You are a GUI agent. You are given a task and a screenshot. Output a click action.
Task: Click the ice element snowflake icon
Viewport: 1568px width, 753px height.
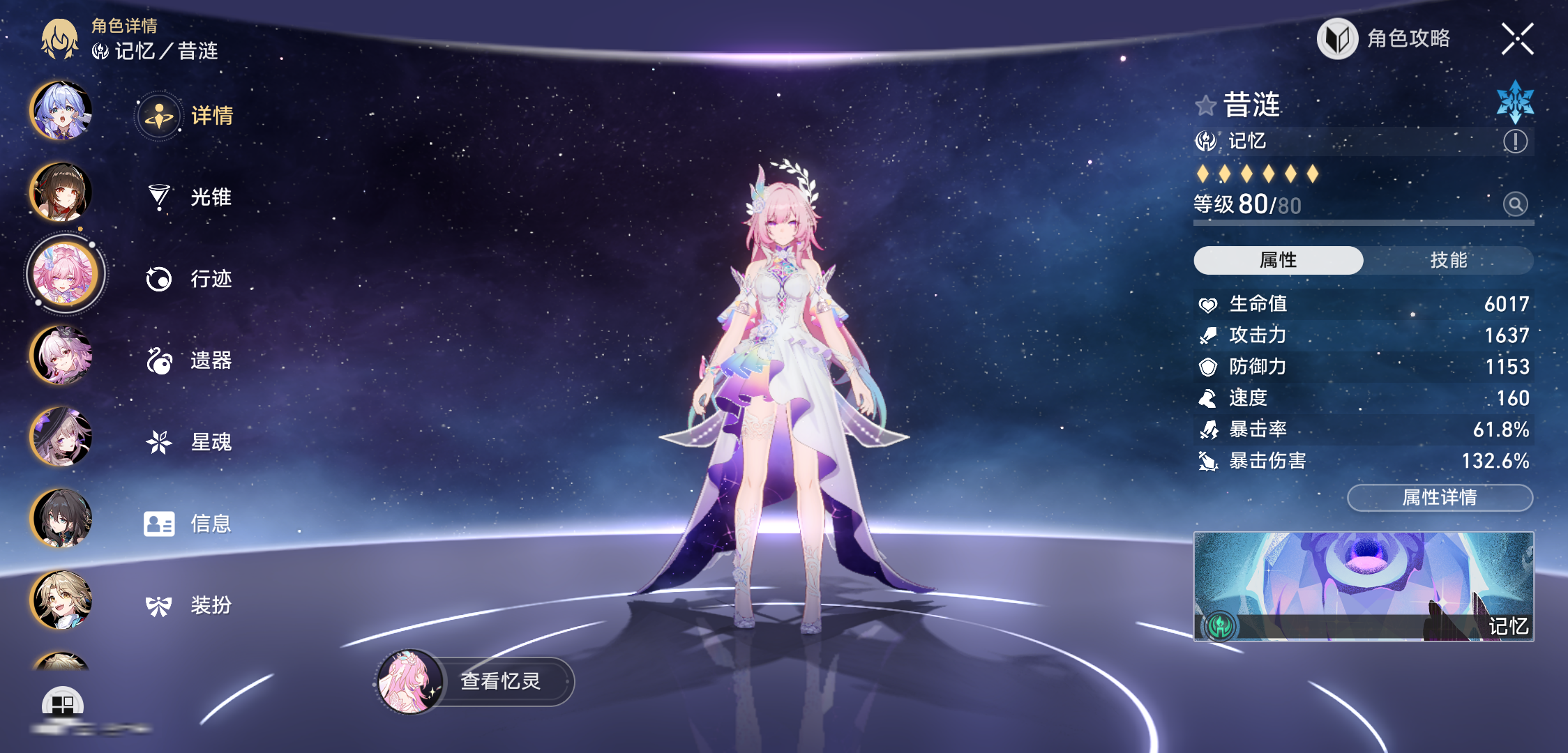click(x=1515, y=102)
